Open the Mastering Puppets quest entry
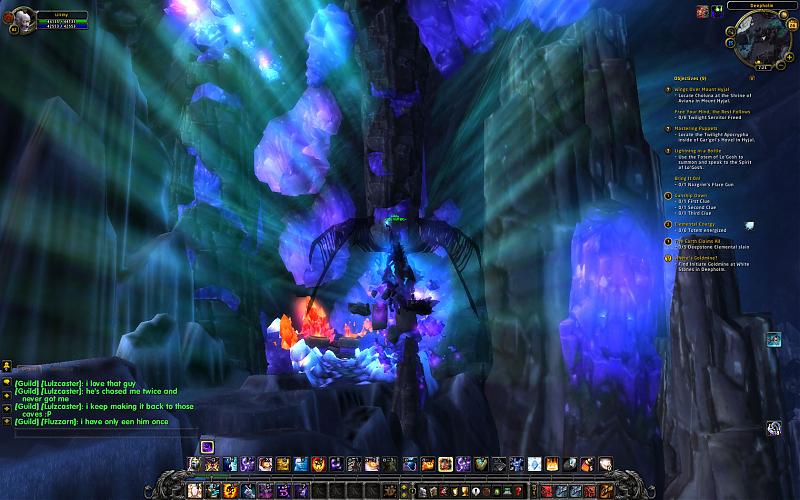 click(x=706, y=128)
